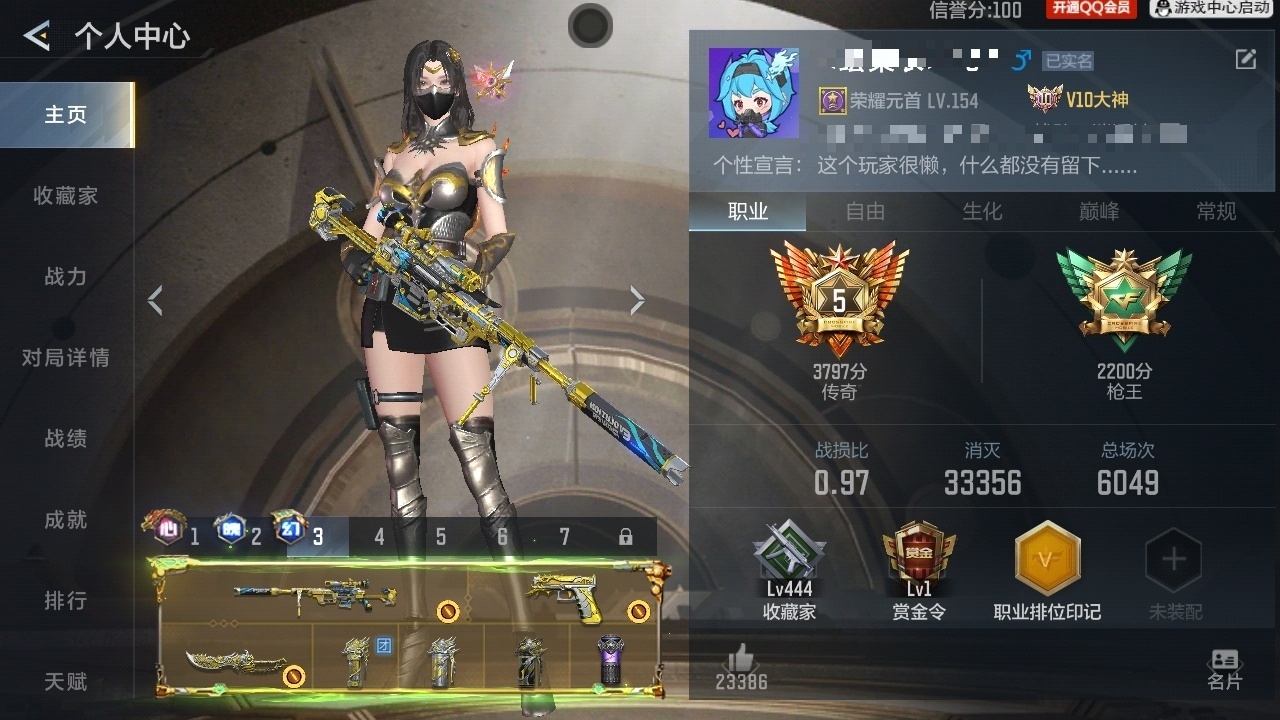This screenshot has width=1280, height=720.
Task: Go back using the top-left arrow
Action: click(37, 37)
